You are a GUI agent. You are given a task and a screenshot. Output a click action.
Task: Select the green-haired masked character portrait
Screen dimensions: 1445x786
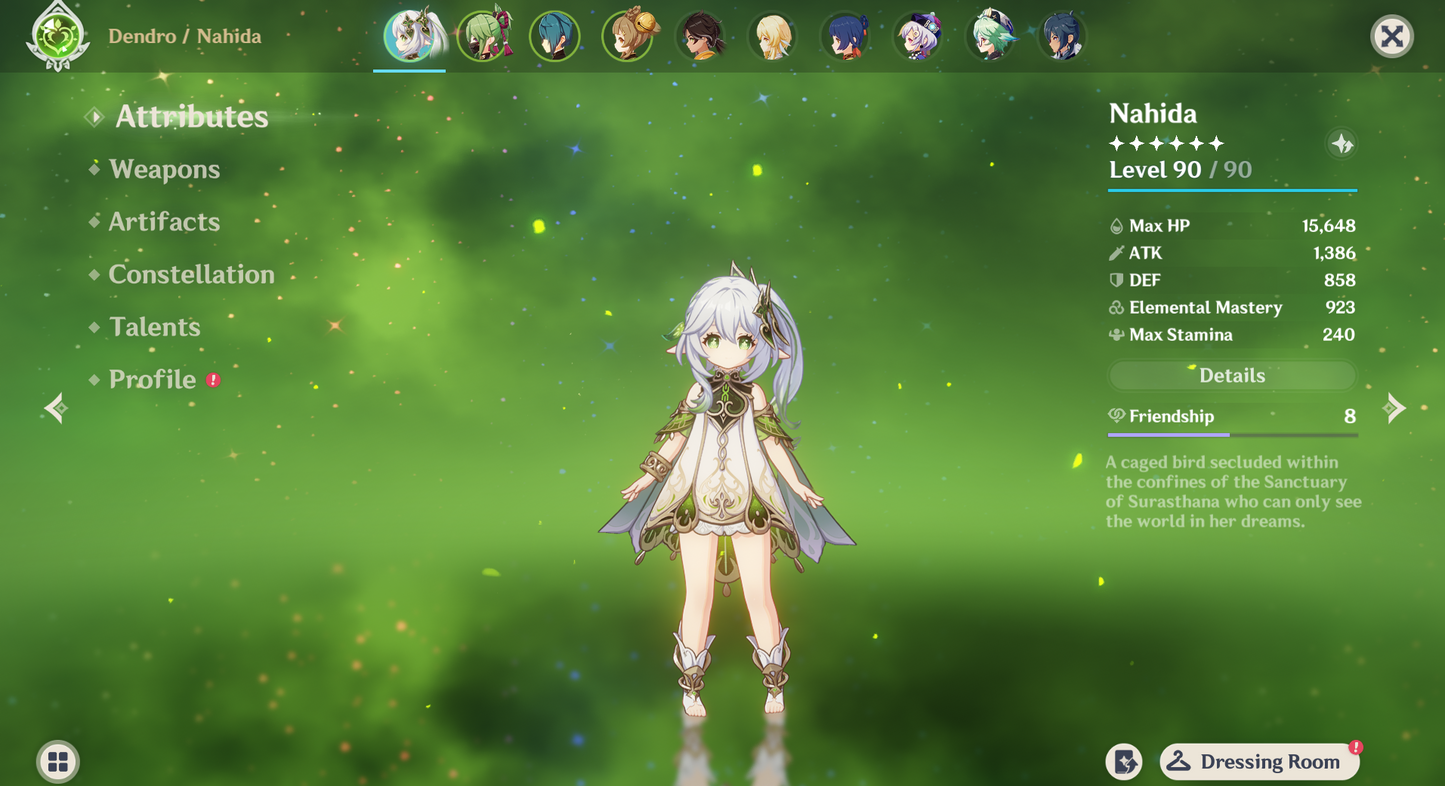click(482, 37)
